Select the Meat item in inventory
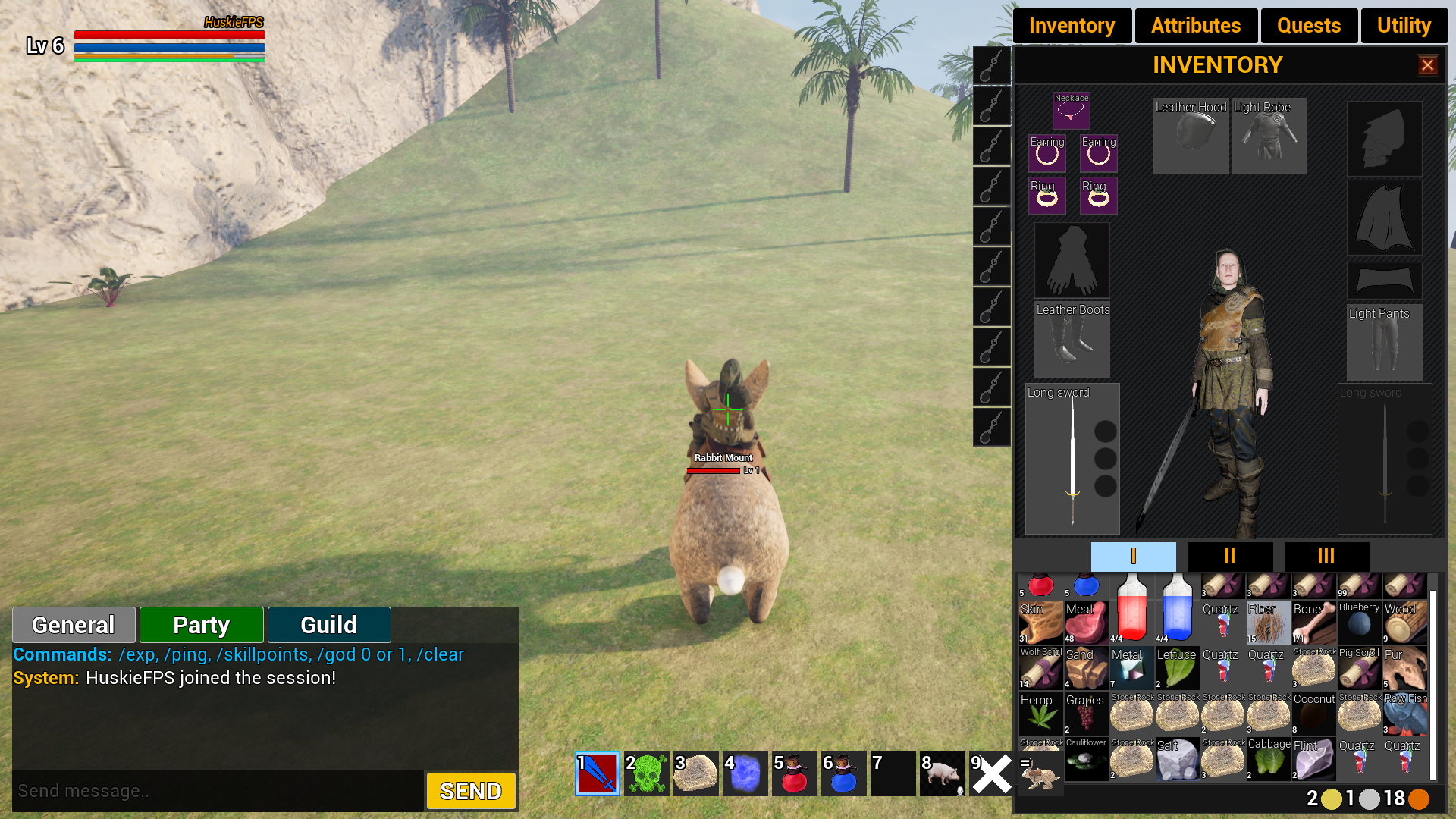 [1086, 623]
